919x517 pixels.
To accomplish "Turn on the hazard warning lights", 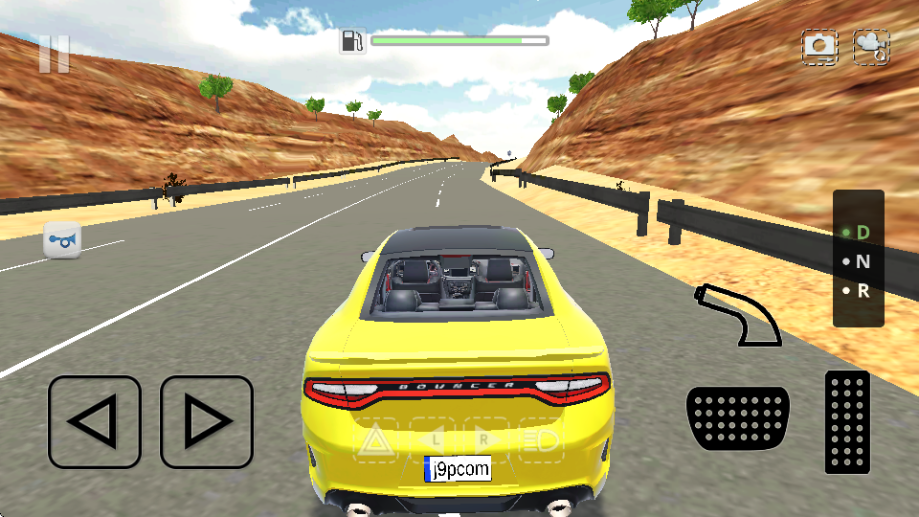I will (375, 439).
